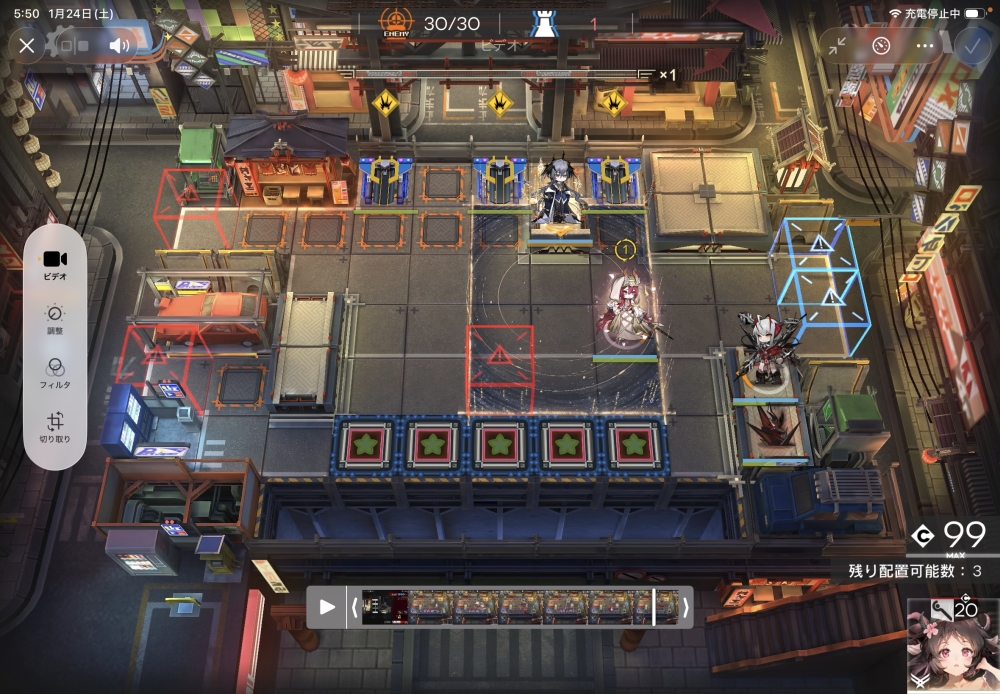
Task: Open the 調整 adjustment tools
Action: pos(55,319)
